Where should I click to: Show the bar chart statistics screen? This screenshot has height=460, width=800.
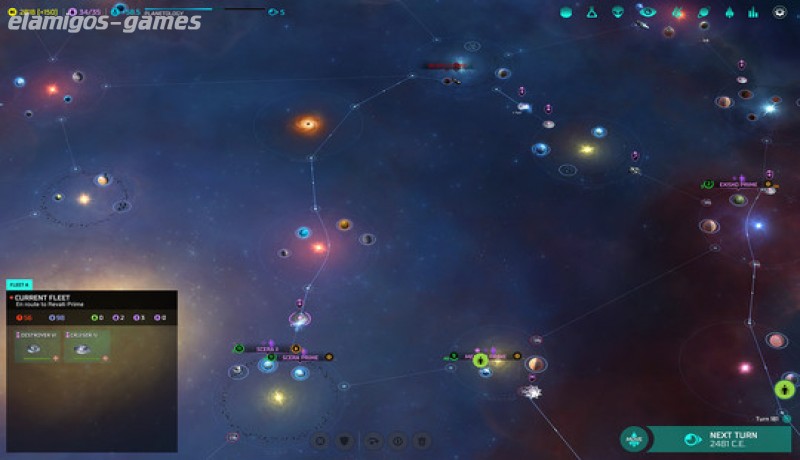click(x=753, y=12)
